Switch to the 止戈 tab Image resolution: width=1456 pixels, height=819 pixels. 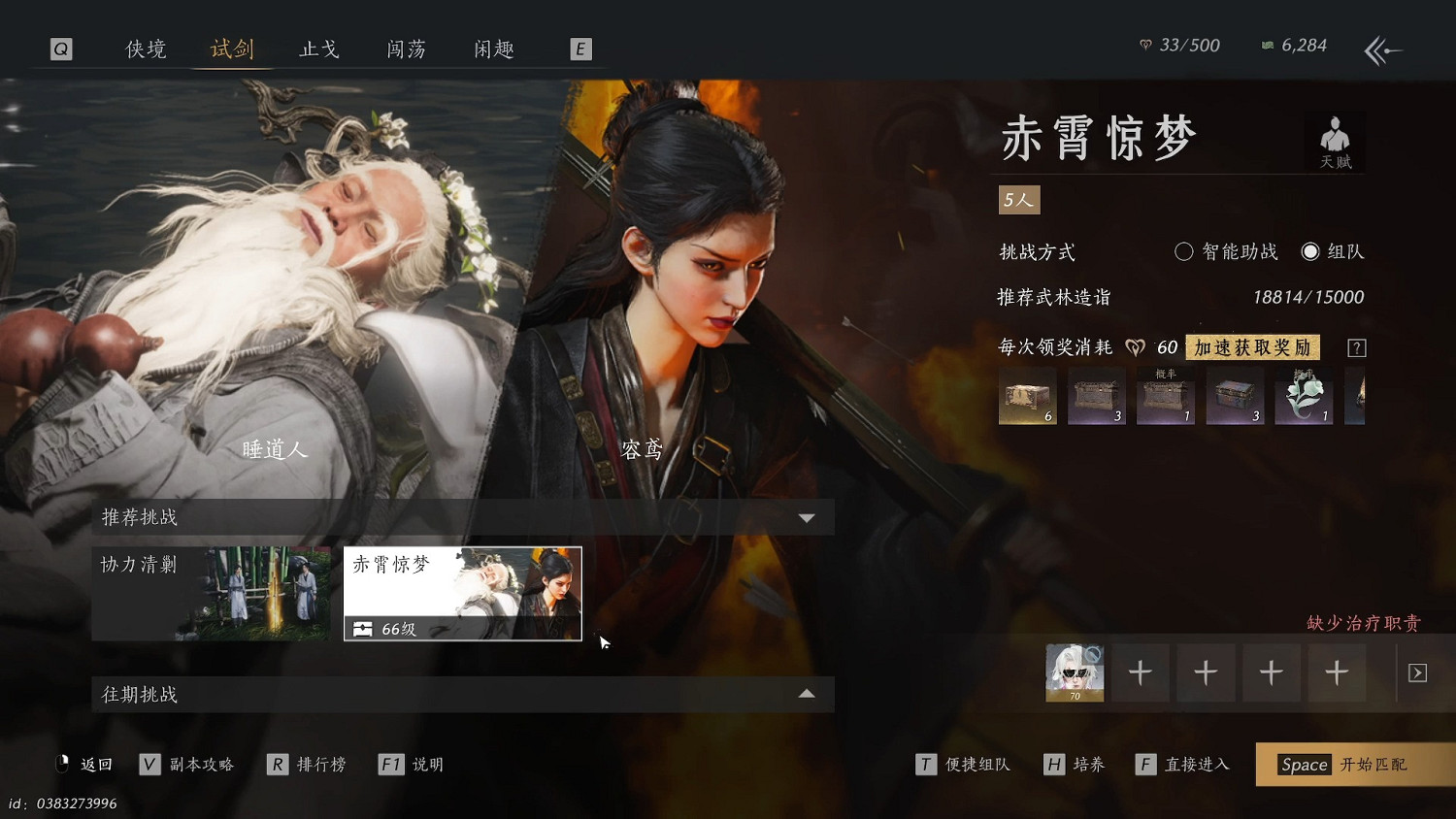pos(319,49)
